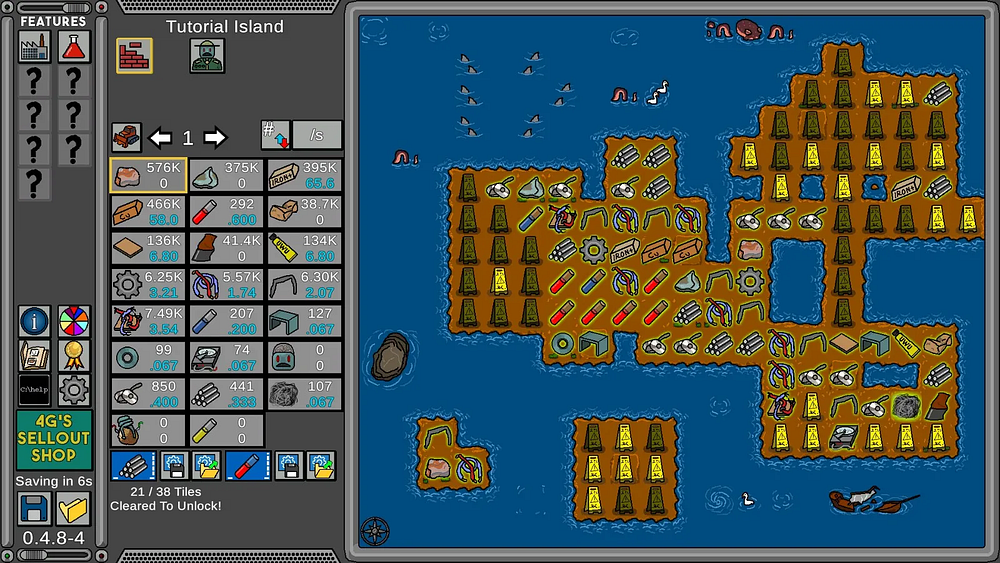Toggle the number sort button
Viewport: 1000px width, 563px height.
click(x=274, y=135)
